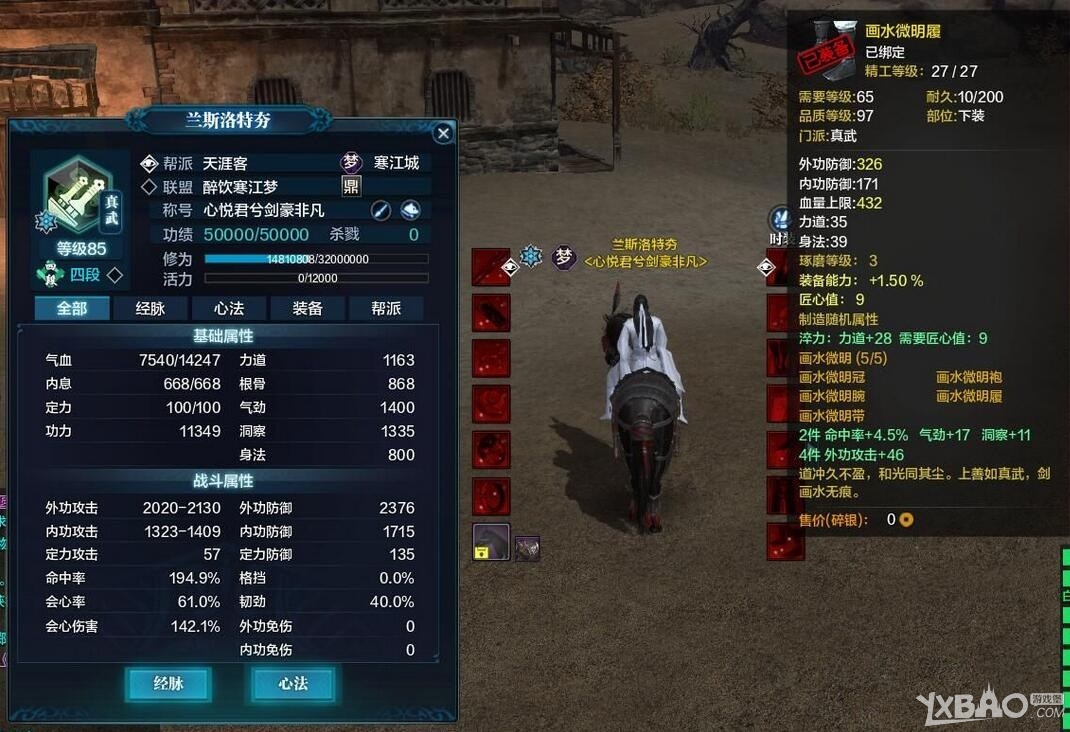Click the diamond icon beside 联盟
Image resolution: width=1070 pixels, height=732 pixels.
tap(150, 187)
